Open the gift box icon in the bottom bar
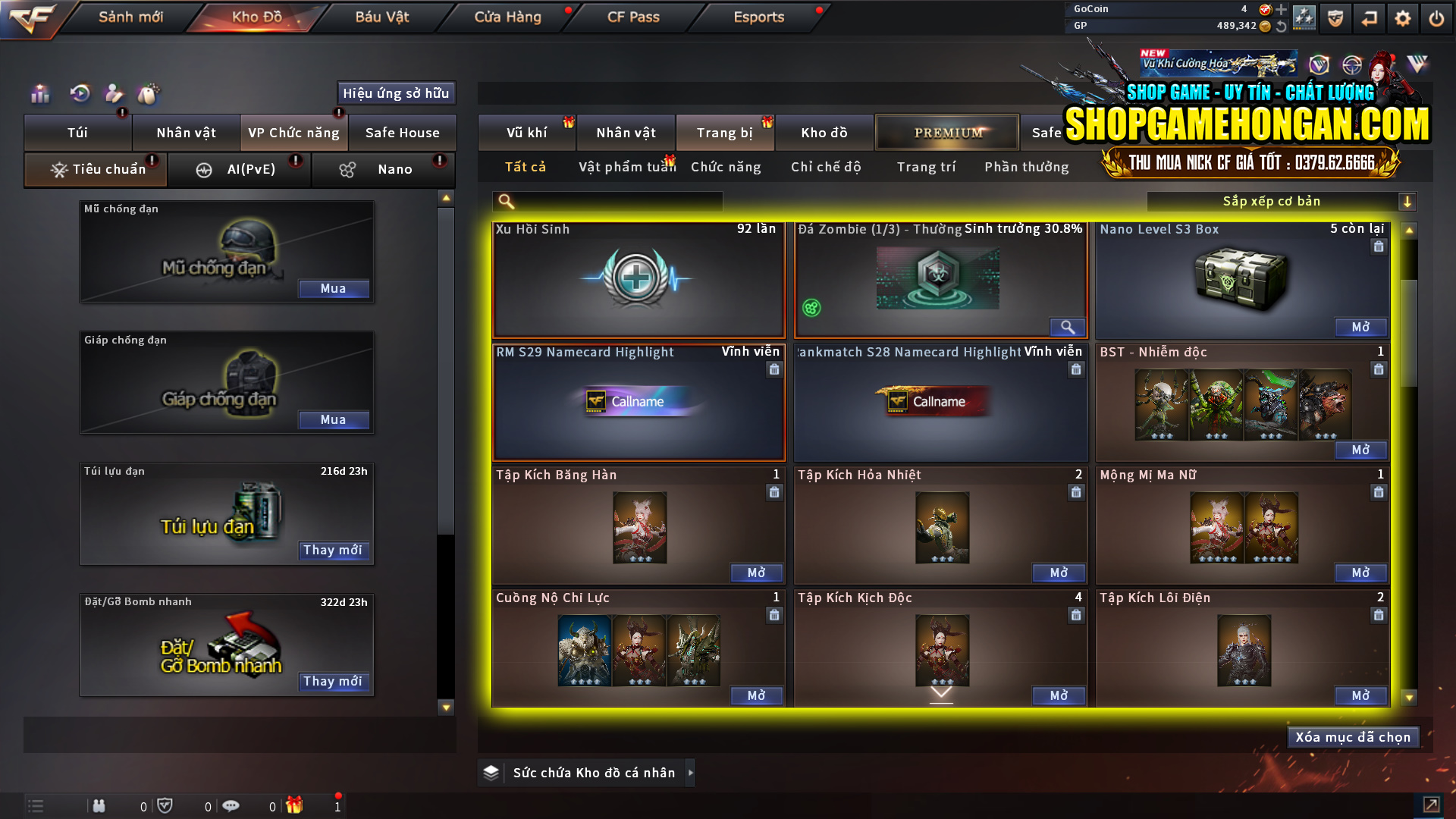1456x819 pixels. pyautogui.click(x=296, y=806)
